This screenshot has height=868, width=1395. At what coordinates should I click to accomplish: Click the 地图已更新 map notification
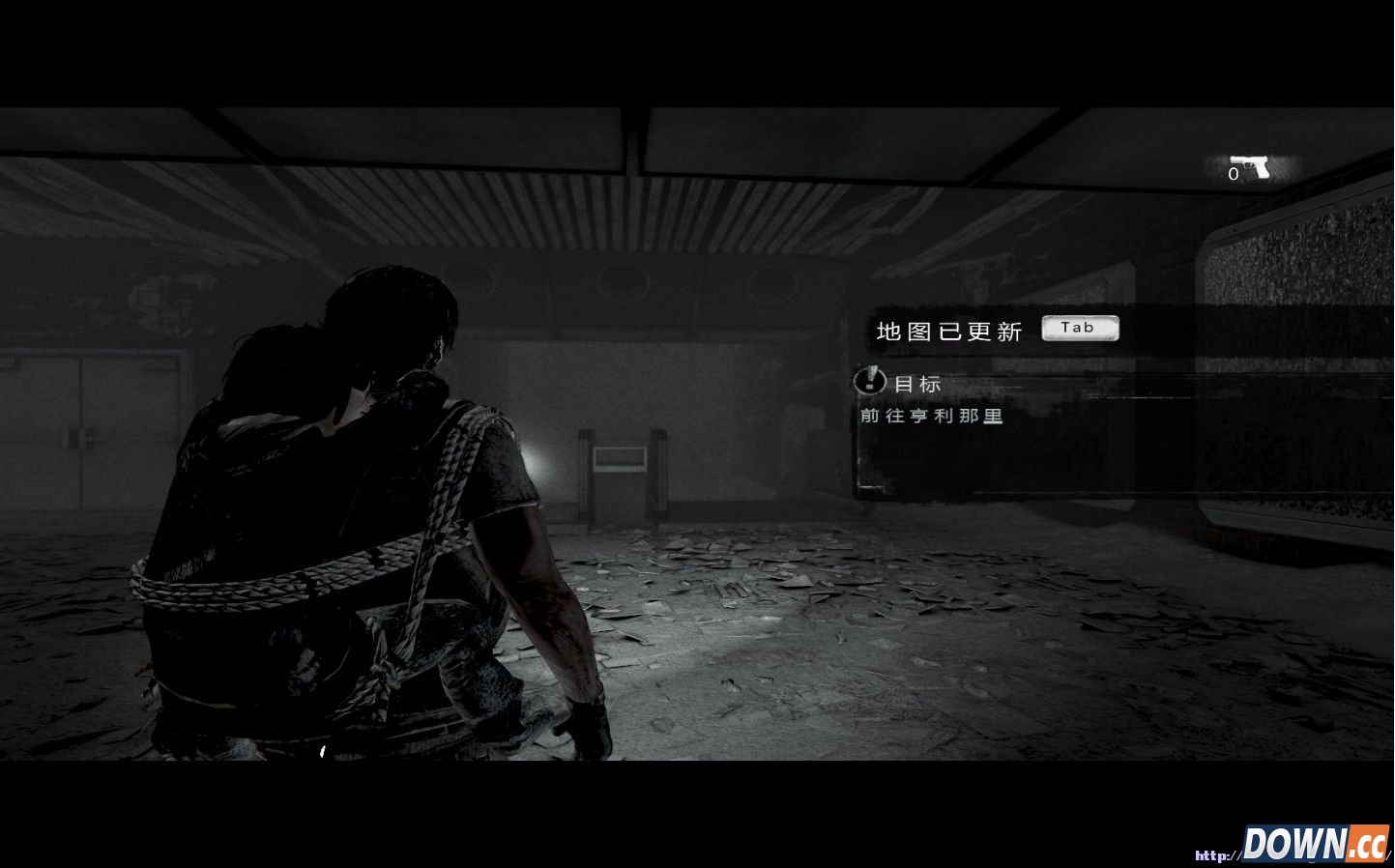948,332
